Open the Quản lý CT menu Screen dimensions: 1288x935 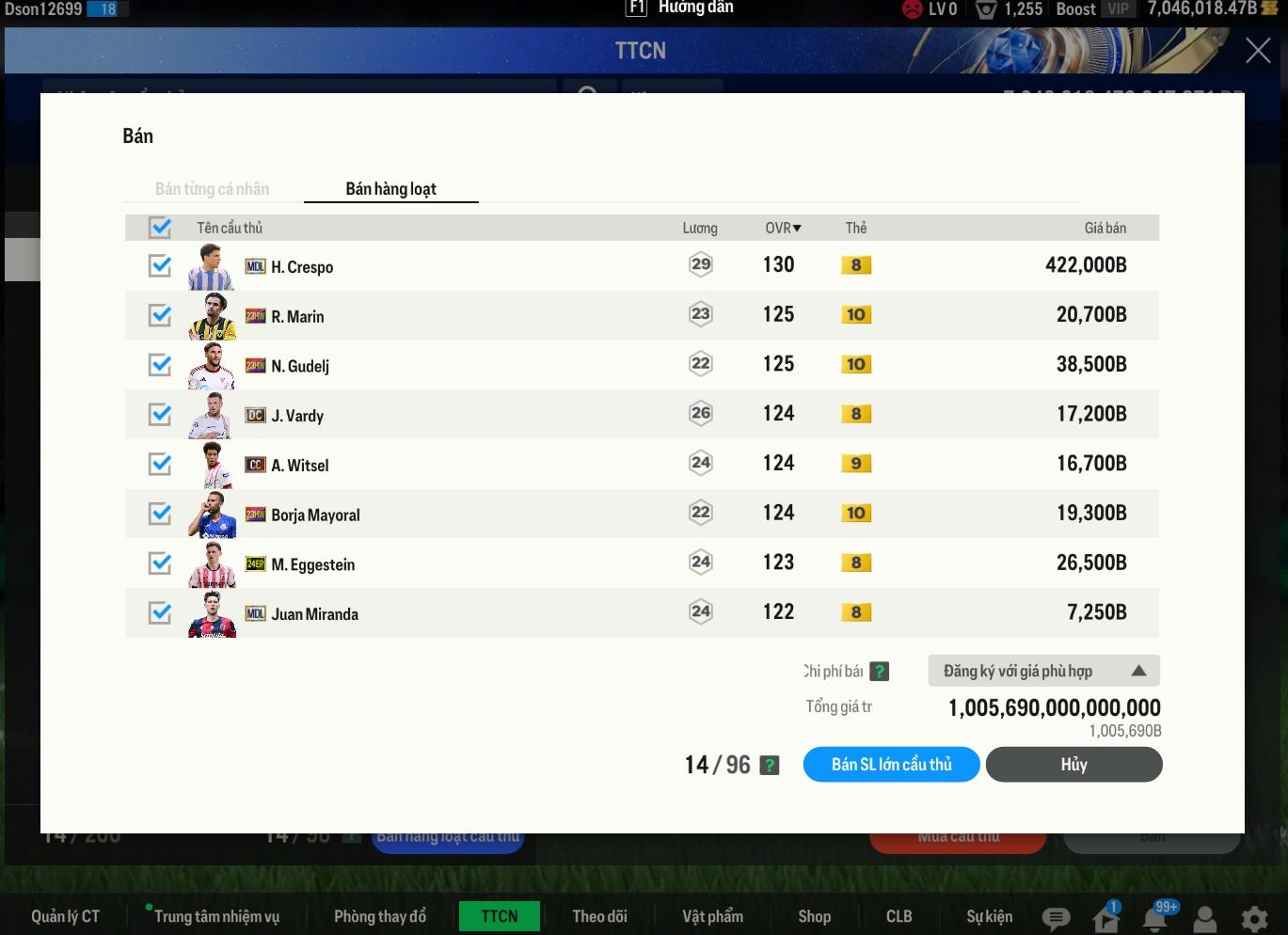tap(65, 916)
